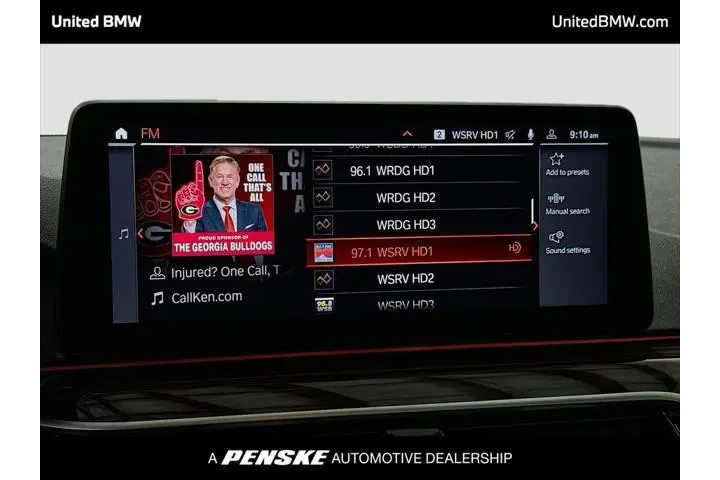Open the Georgia Bulldogs station artwork
This screenshot has height=480, width=720.
tap(223, 204)
